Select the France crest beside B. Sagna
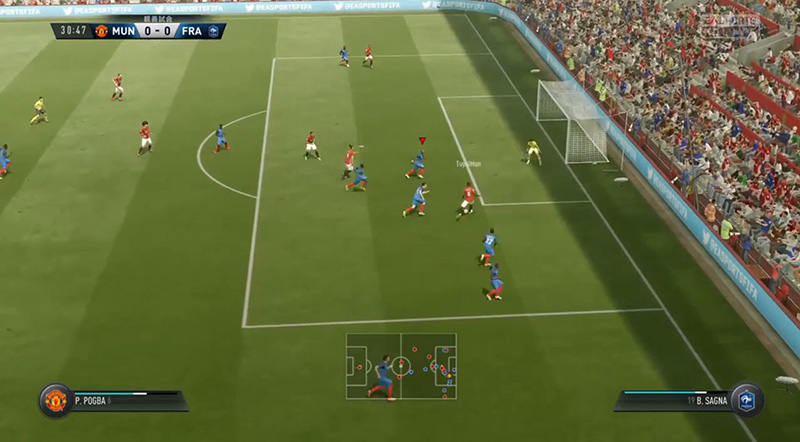Image resolution: width=800 pixels, height=442 pixels. pos(746,400)
